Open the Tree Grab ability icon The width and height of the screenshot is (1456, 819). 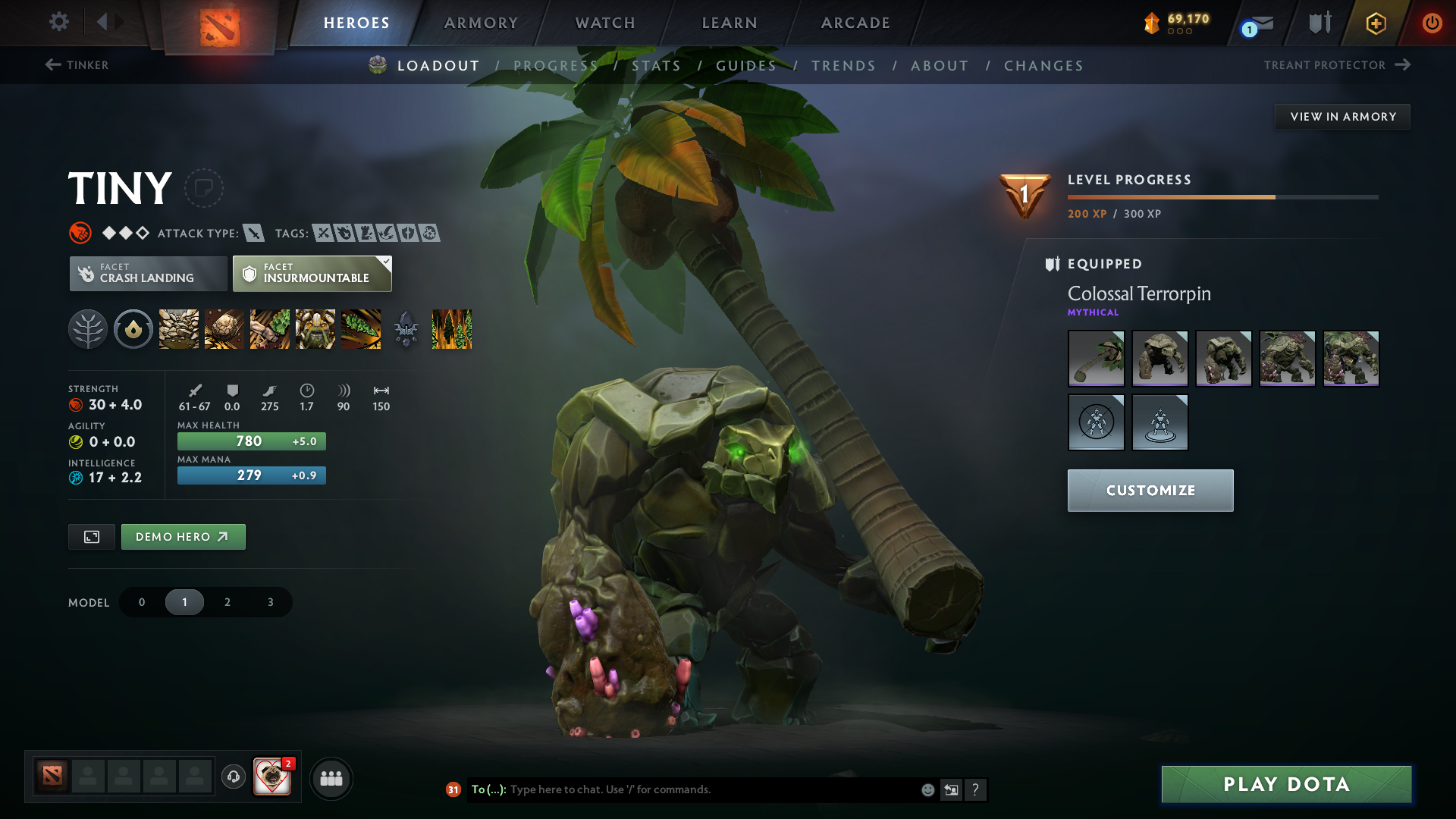(x=270, y=329)
